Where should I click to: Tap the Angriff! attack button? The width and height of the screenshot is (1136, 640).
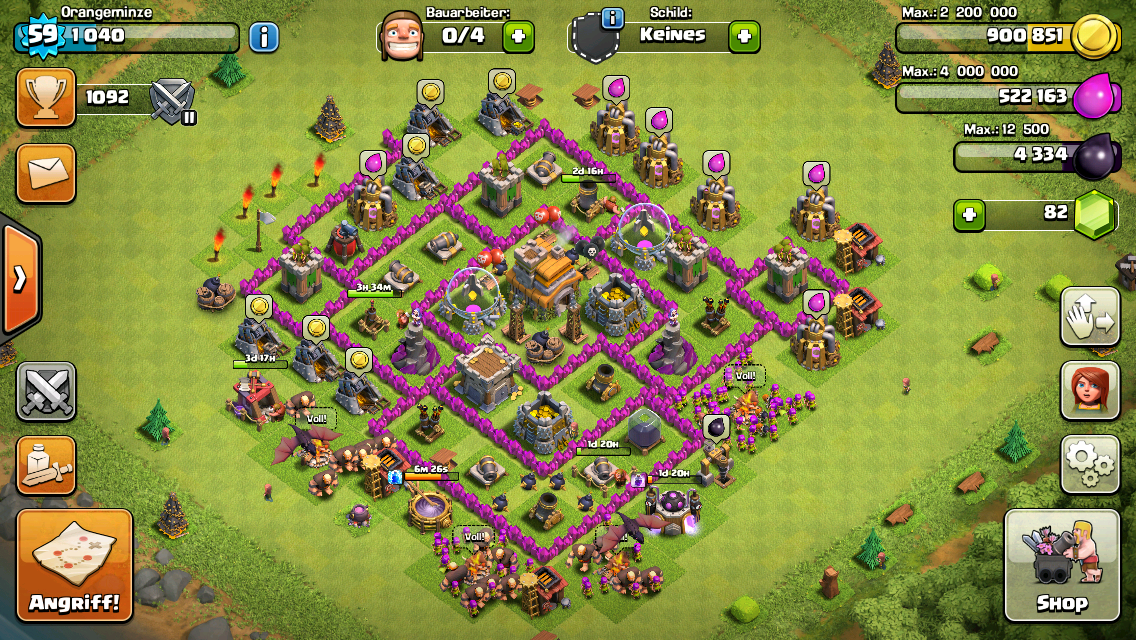[74, 566]
